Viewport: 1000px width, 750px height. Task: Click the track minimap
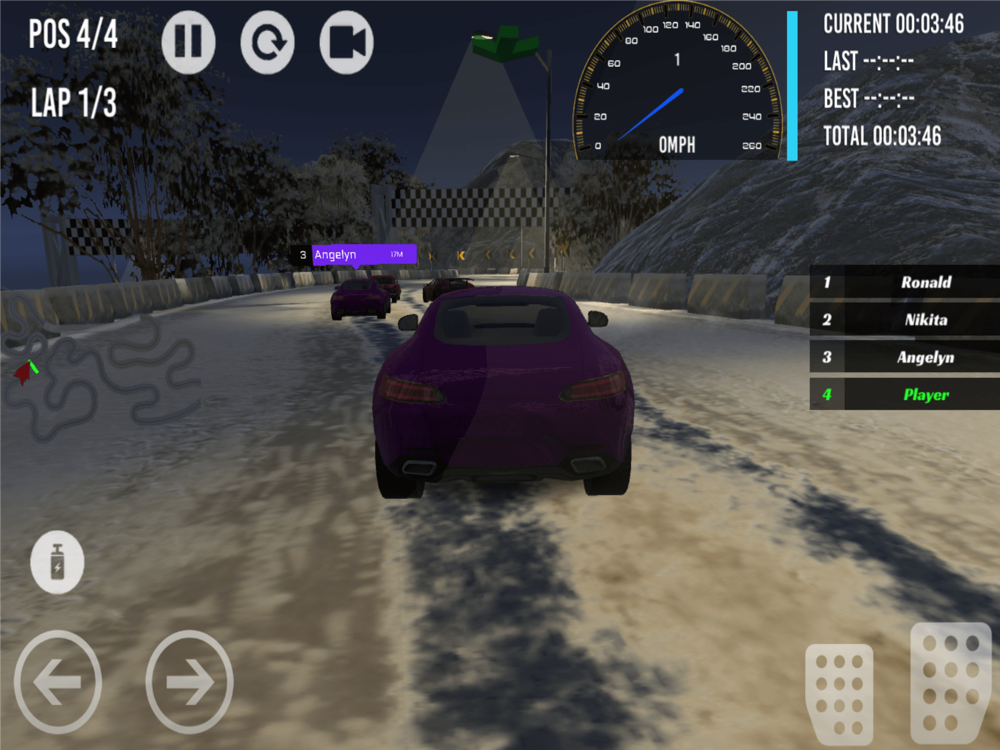pos(100,375)
